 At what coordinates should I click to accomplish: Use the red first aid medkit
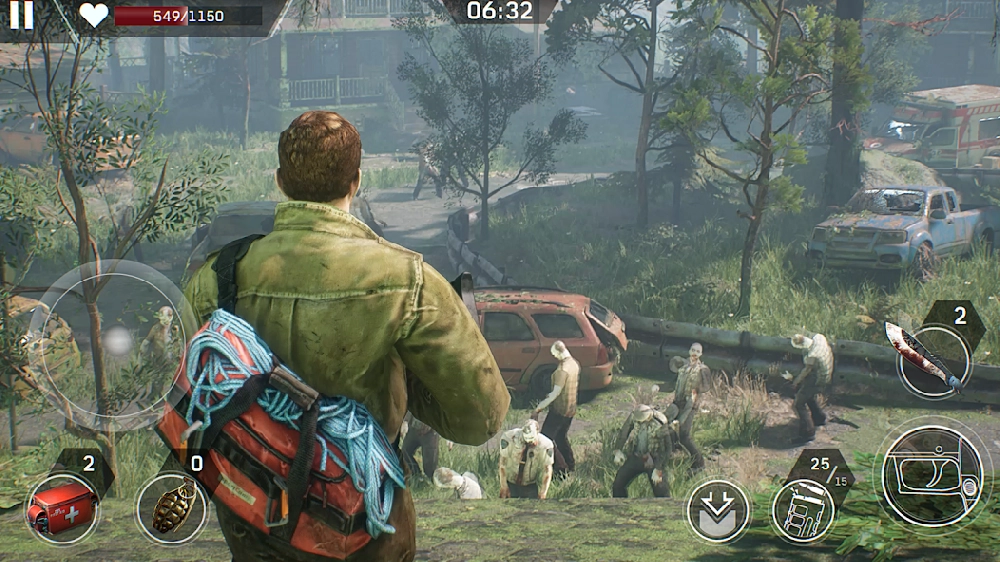(x=62, y=508)
